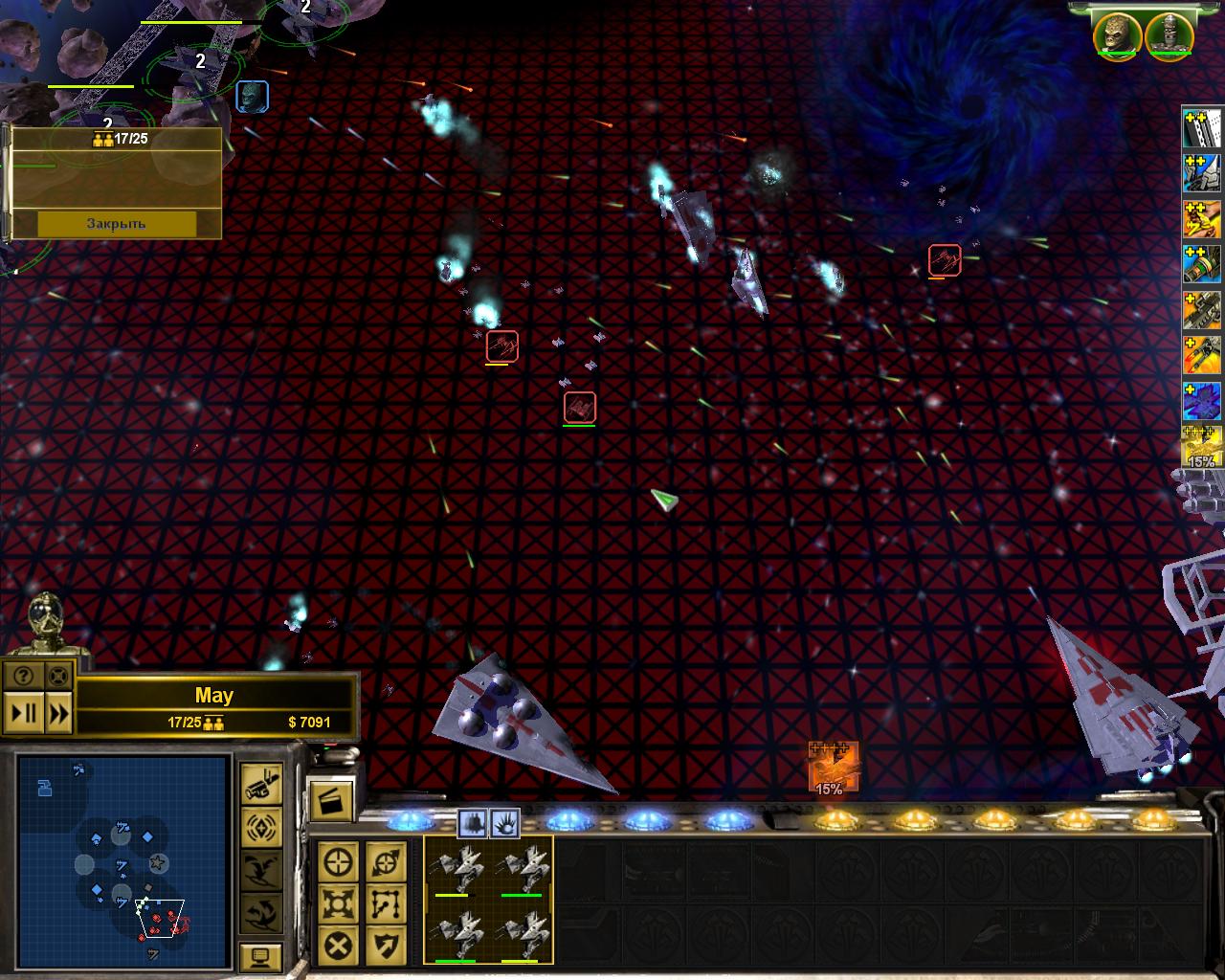1225x980 pixels.
Task: Click the tactical minimap
Action: click(123, 859)
